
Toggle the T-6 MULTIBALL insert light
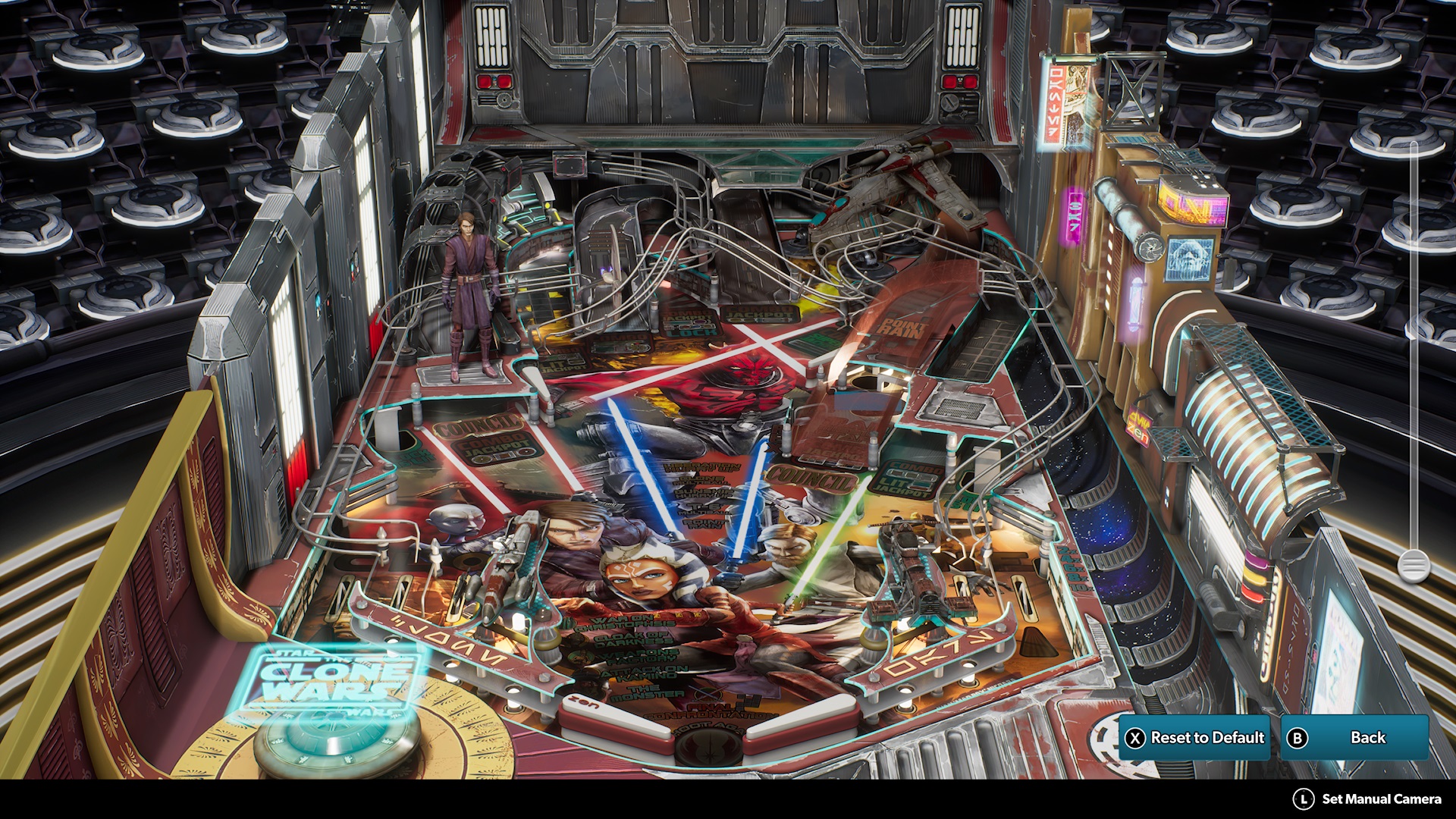703,507
